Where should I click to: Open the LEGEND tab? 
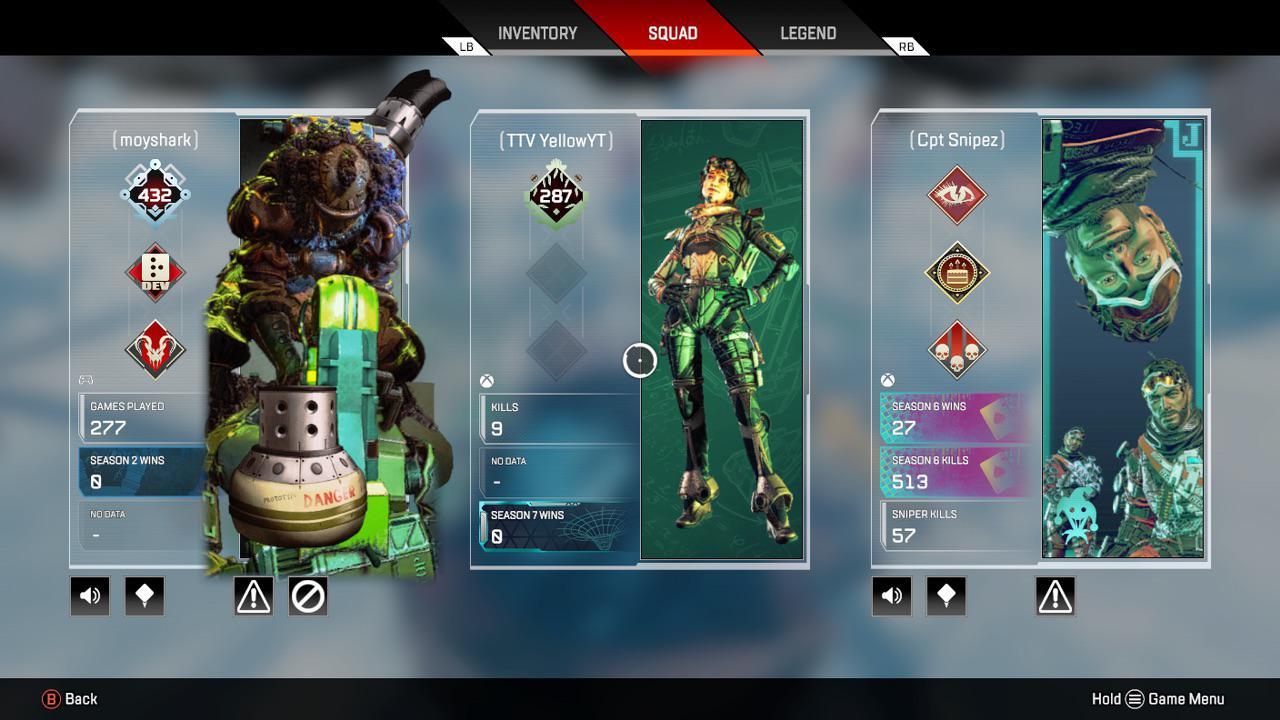tap(806, 32)
